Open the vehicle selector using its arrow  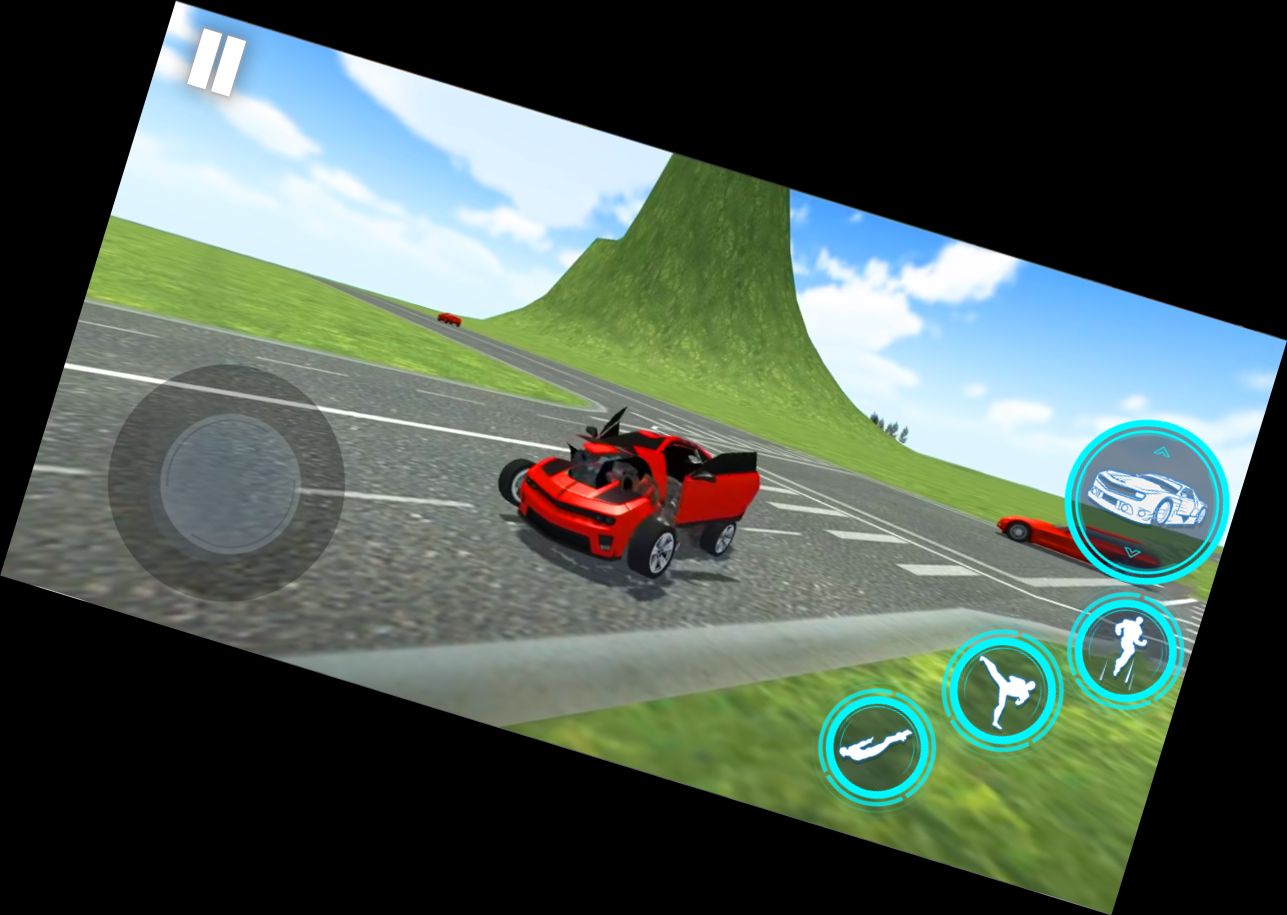tap(1163, 450)
